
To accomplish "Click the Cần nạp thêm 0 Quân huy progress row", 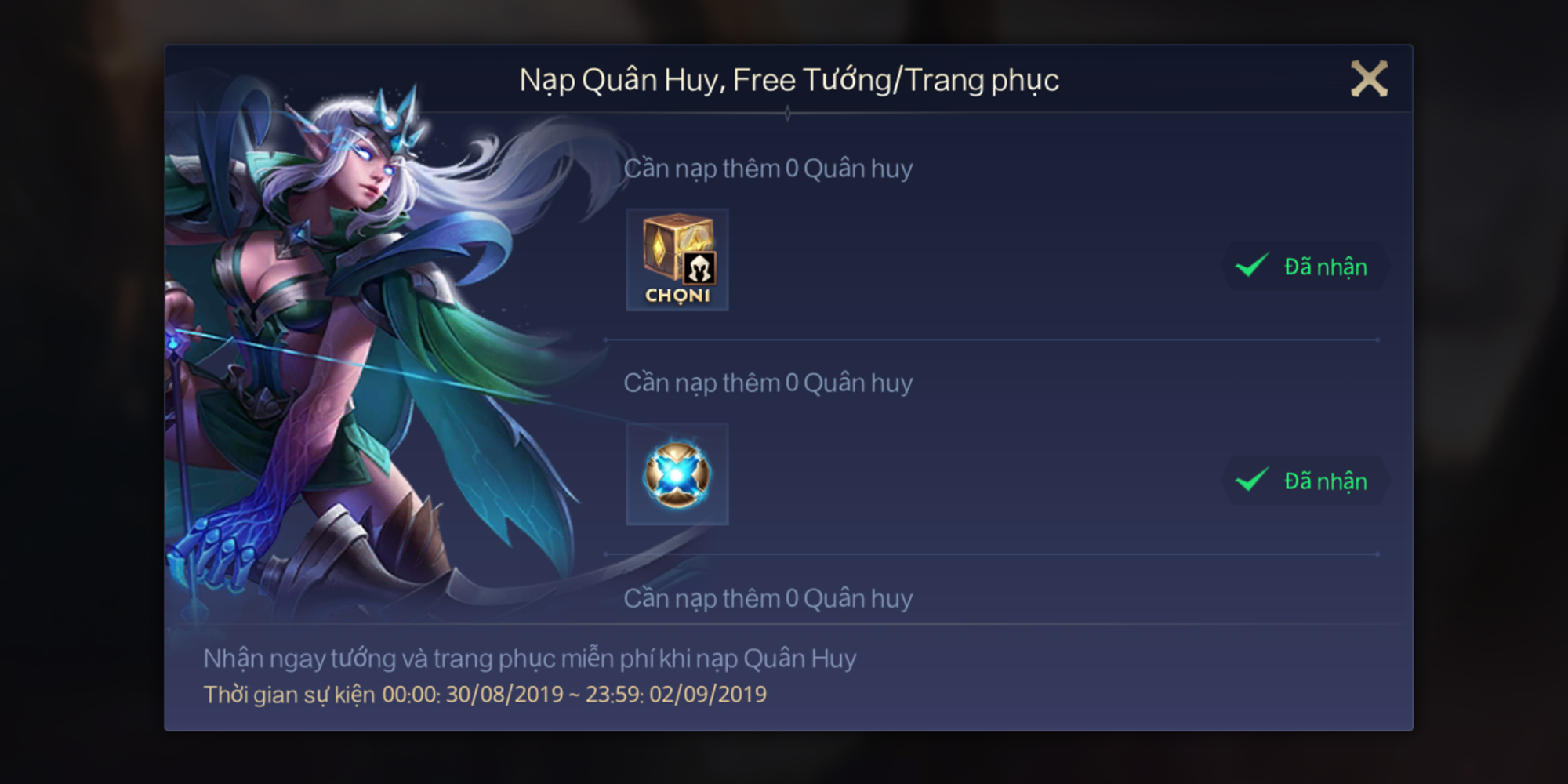I will (x=768, y=167).
